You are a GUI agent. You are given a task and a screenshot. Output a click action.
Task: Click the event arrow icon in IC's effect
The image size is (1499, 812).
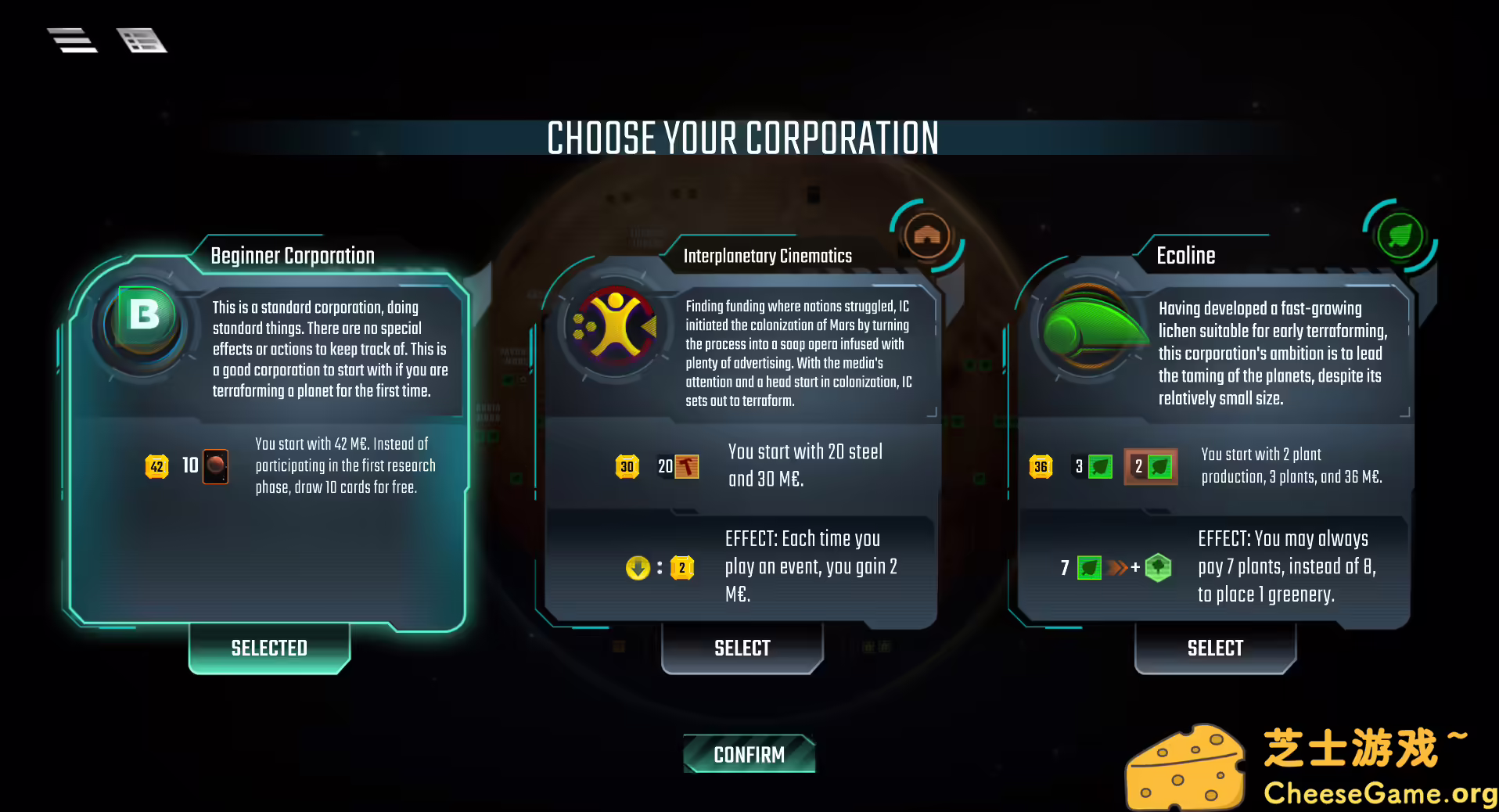pos(638,567)
